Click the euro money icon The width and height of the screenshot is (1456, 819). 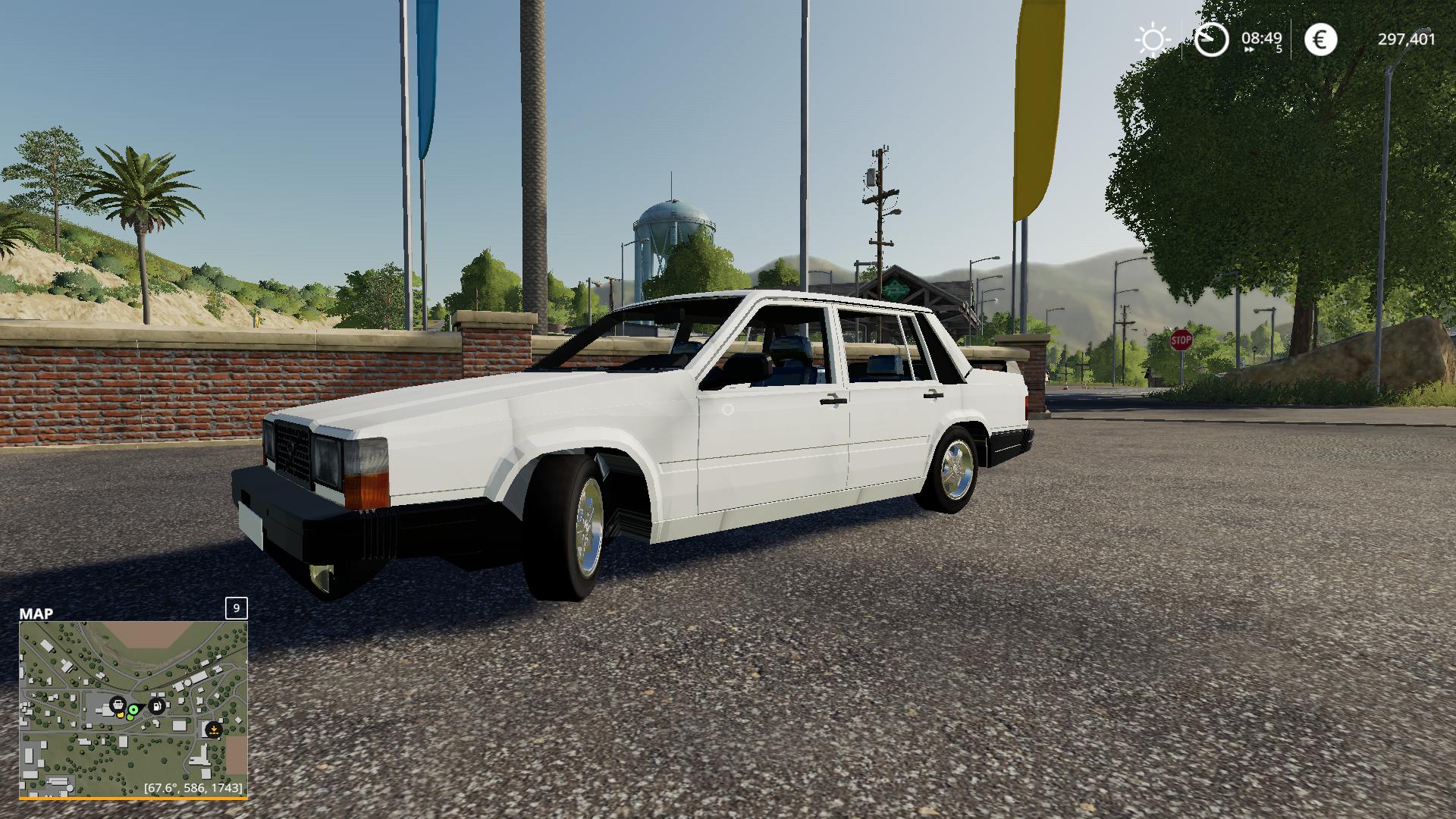[x=1320, y=39]
